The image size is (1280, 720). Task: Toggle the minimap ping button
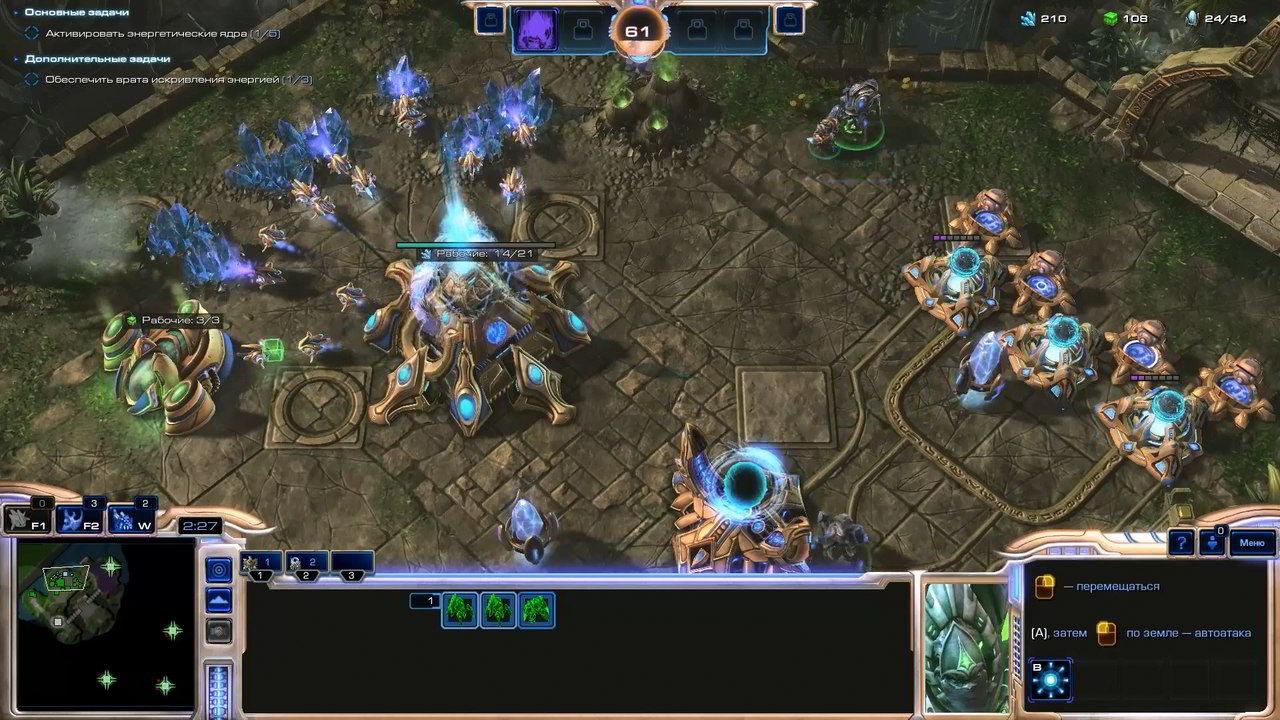(x=218, y=569)
